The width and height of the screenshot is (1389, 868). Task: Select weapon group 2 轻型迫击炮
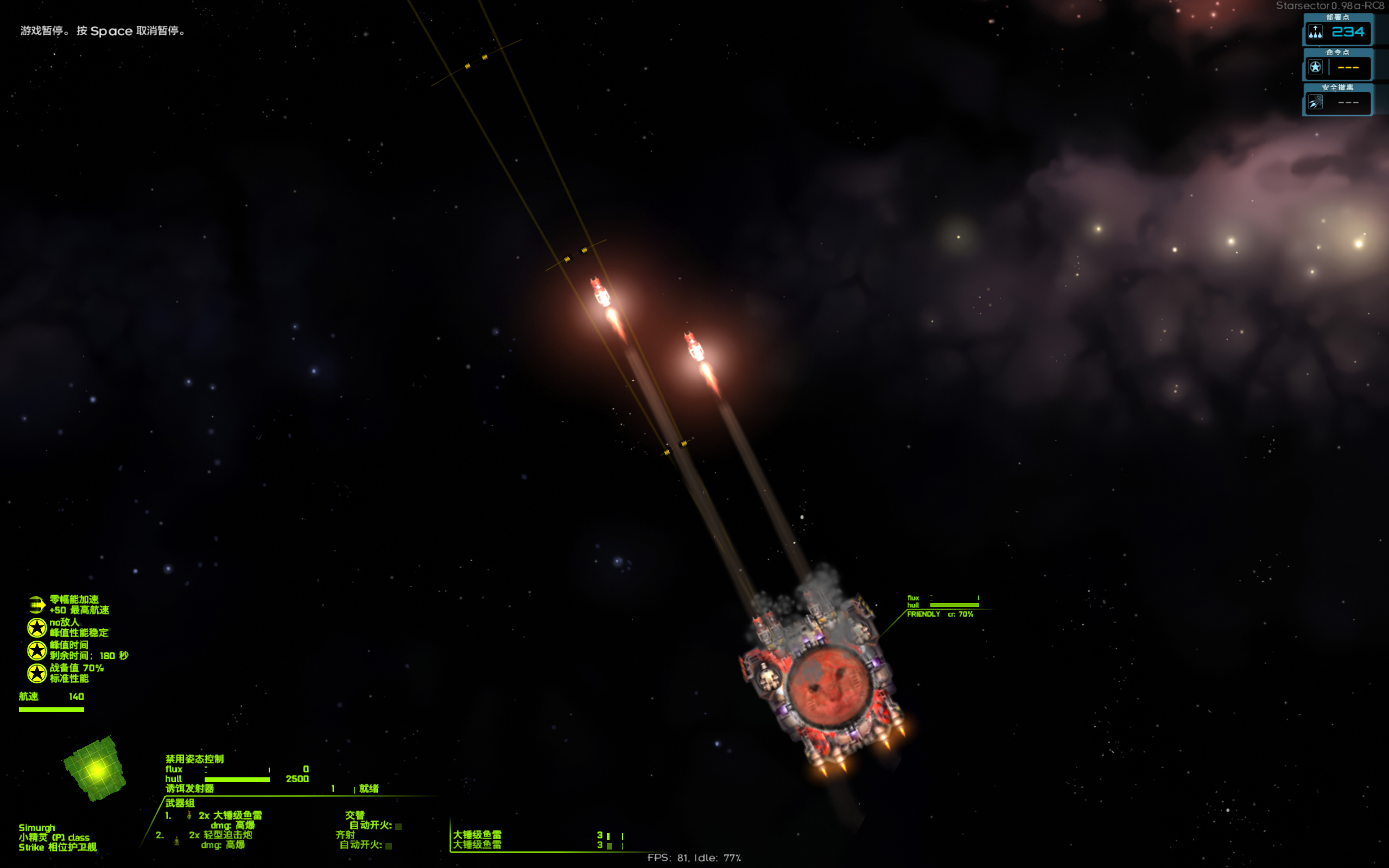[220, 835]
